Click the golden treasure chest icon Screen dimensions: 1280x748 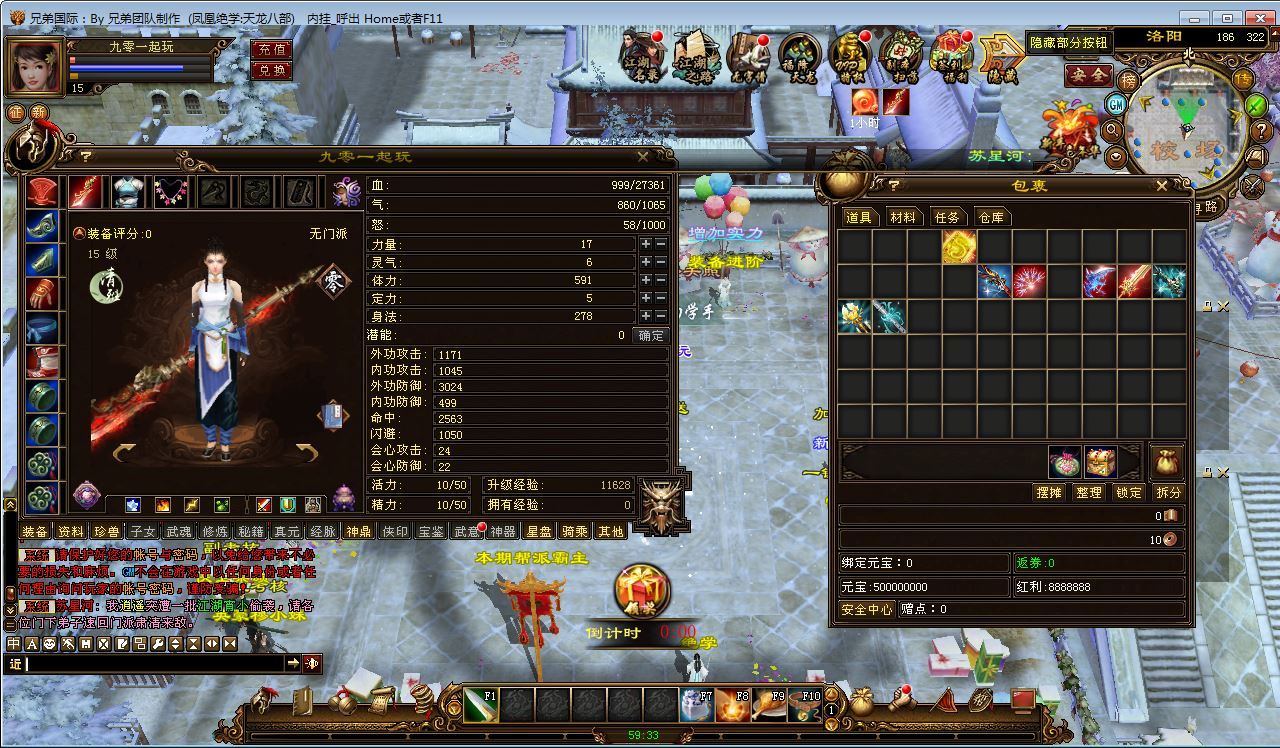click(1101, 462)
